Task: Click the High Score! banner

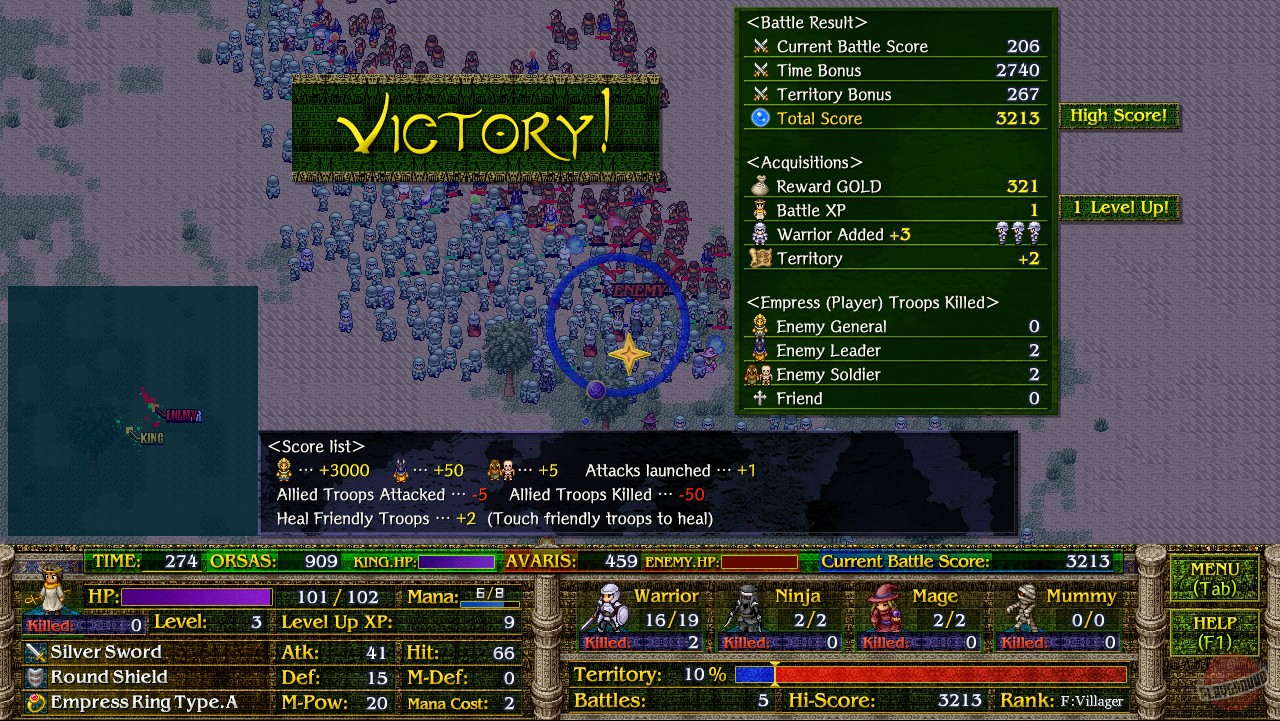Action: [x=1118, y=115]
